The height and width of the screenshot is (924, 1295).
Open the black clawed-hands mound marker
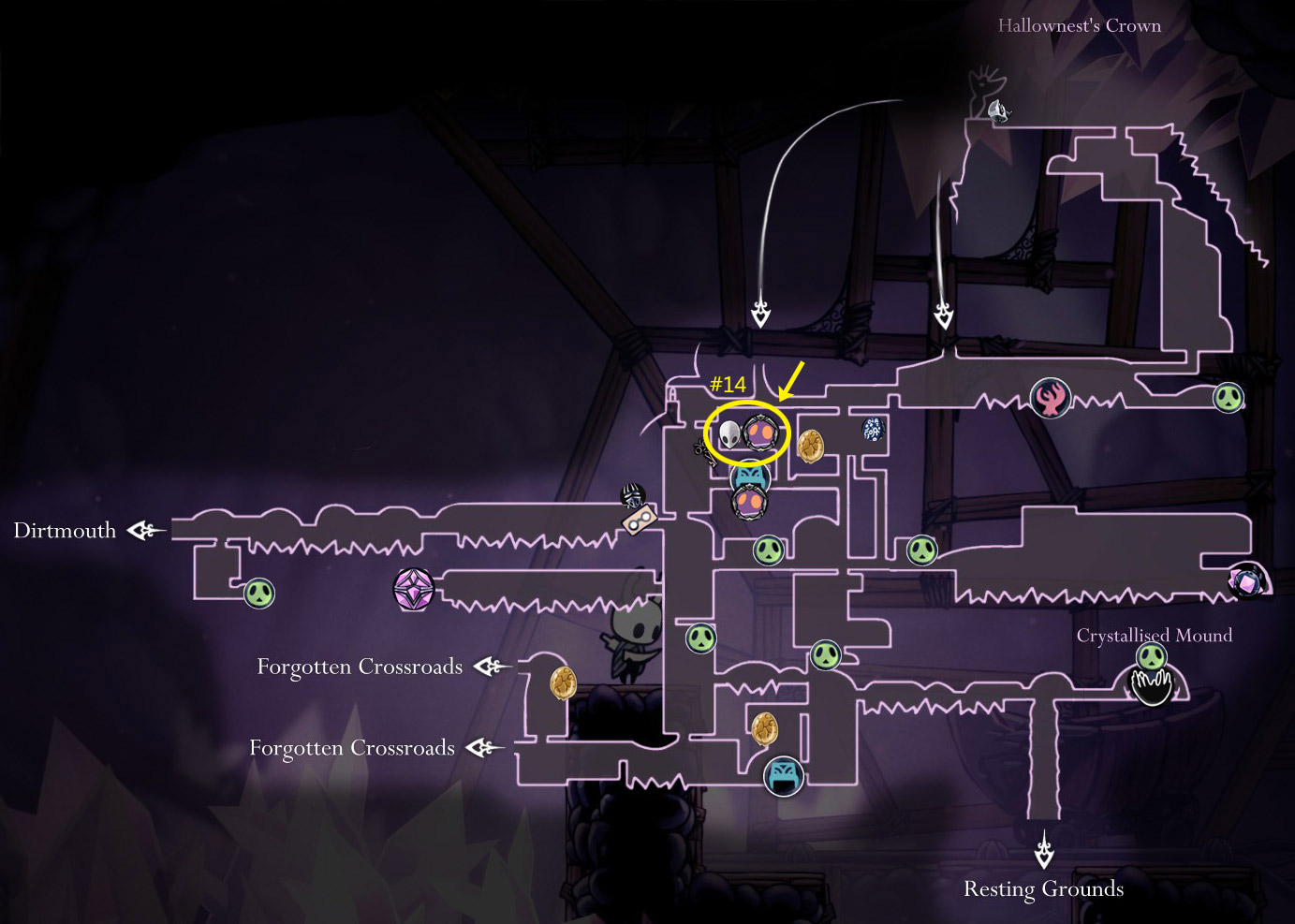click(1152, 686)
